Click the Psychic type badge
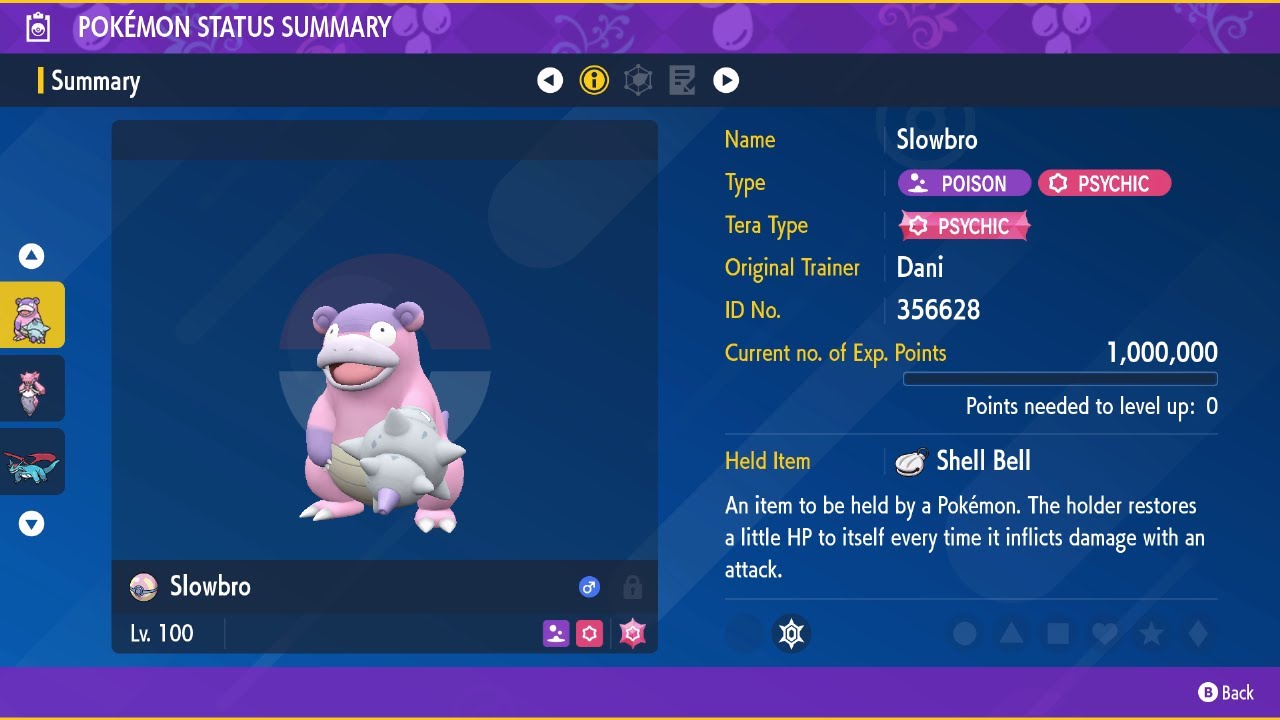The height and width of the screenshot is (720, 1280). (1104, 183)
